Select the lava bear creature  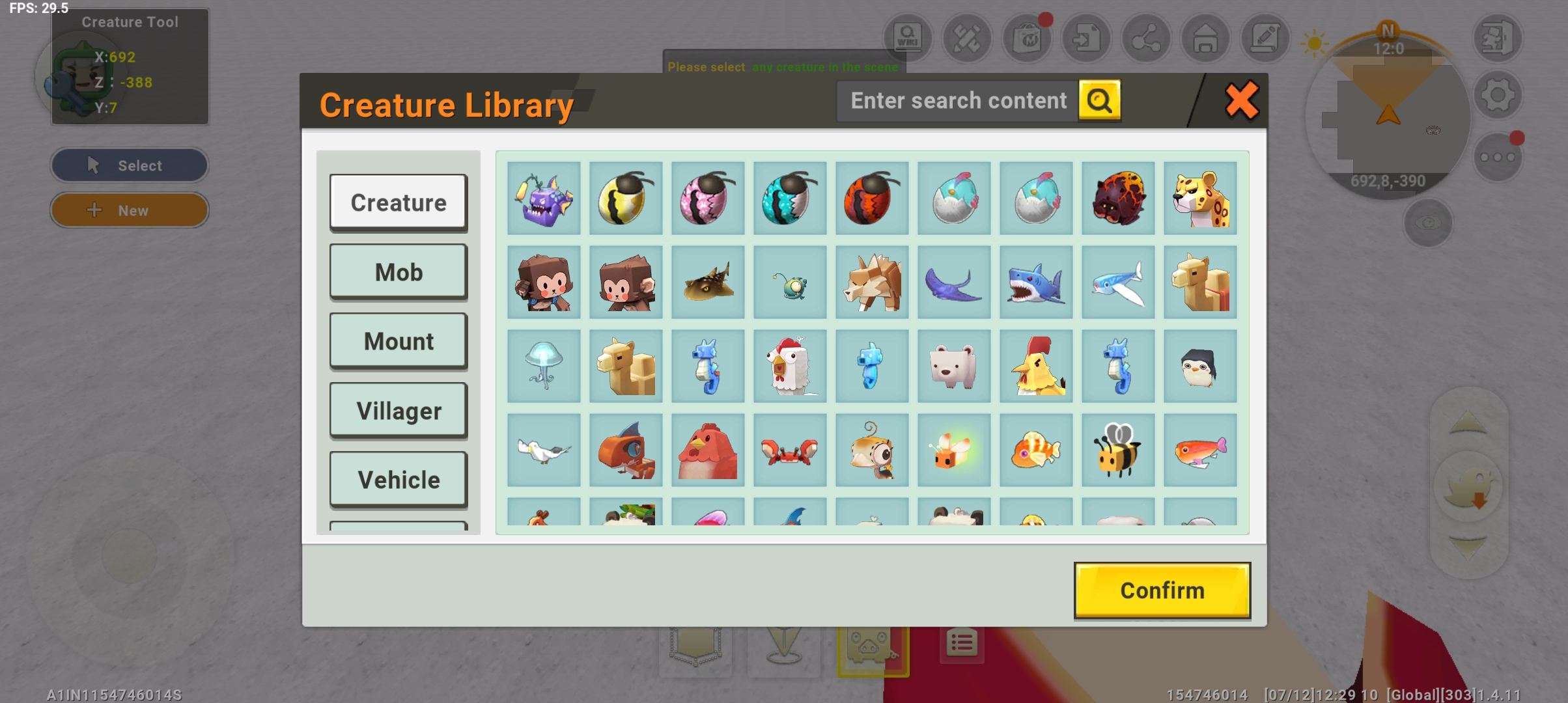click(1118, 199)
